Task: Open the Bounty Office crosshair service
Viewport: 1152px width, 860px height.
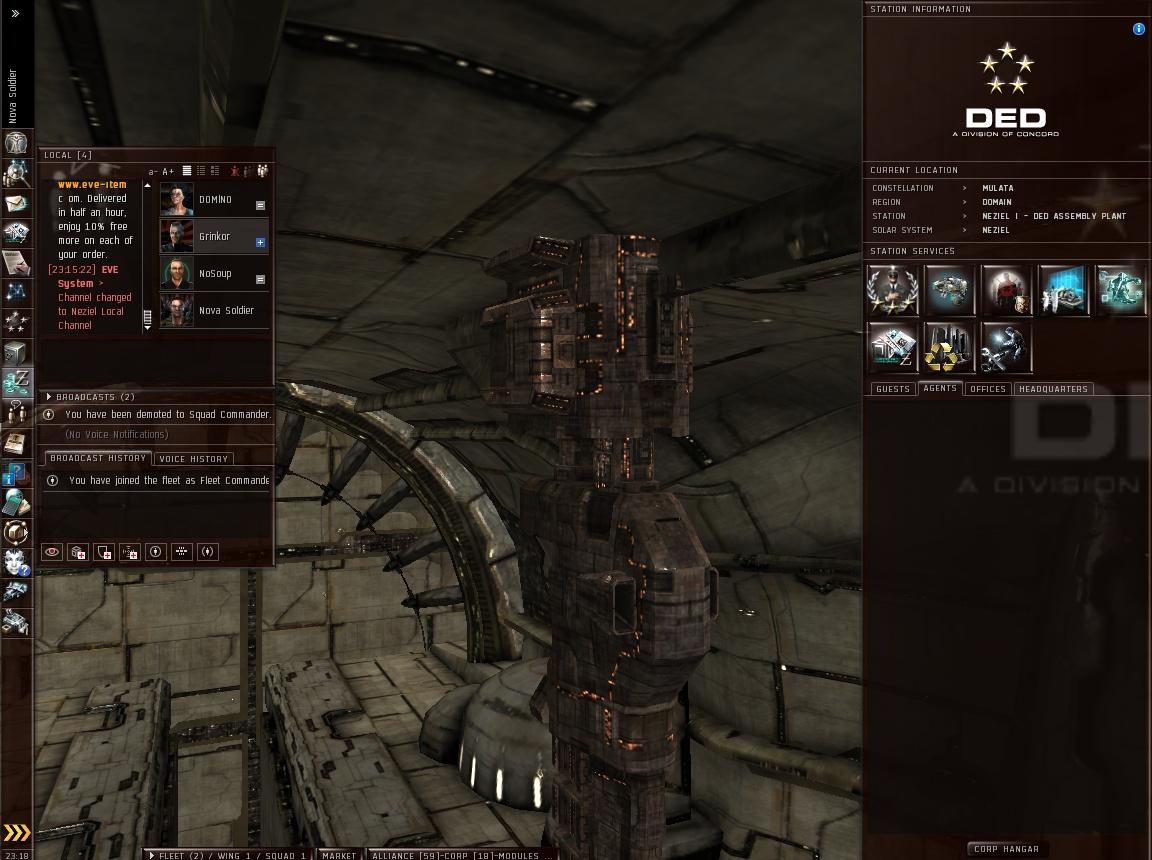Action: coord(1006,290)
